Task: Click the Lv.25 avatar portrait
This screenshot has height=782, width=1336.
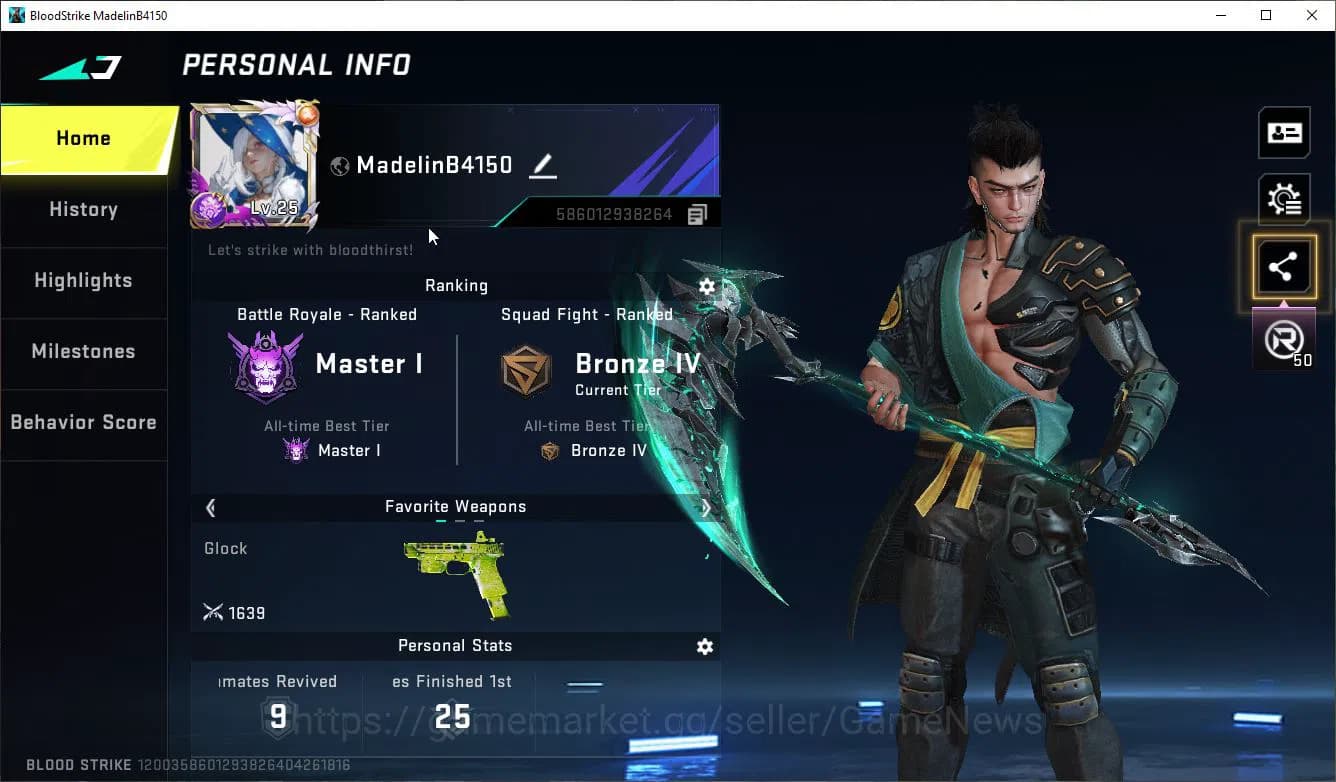Action: pos(253,165)
